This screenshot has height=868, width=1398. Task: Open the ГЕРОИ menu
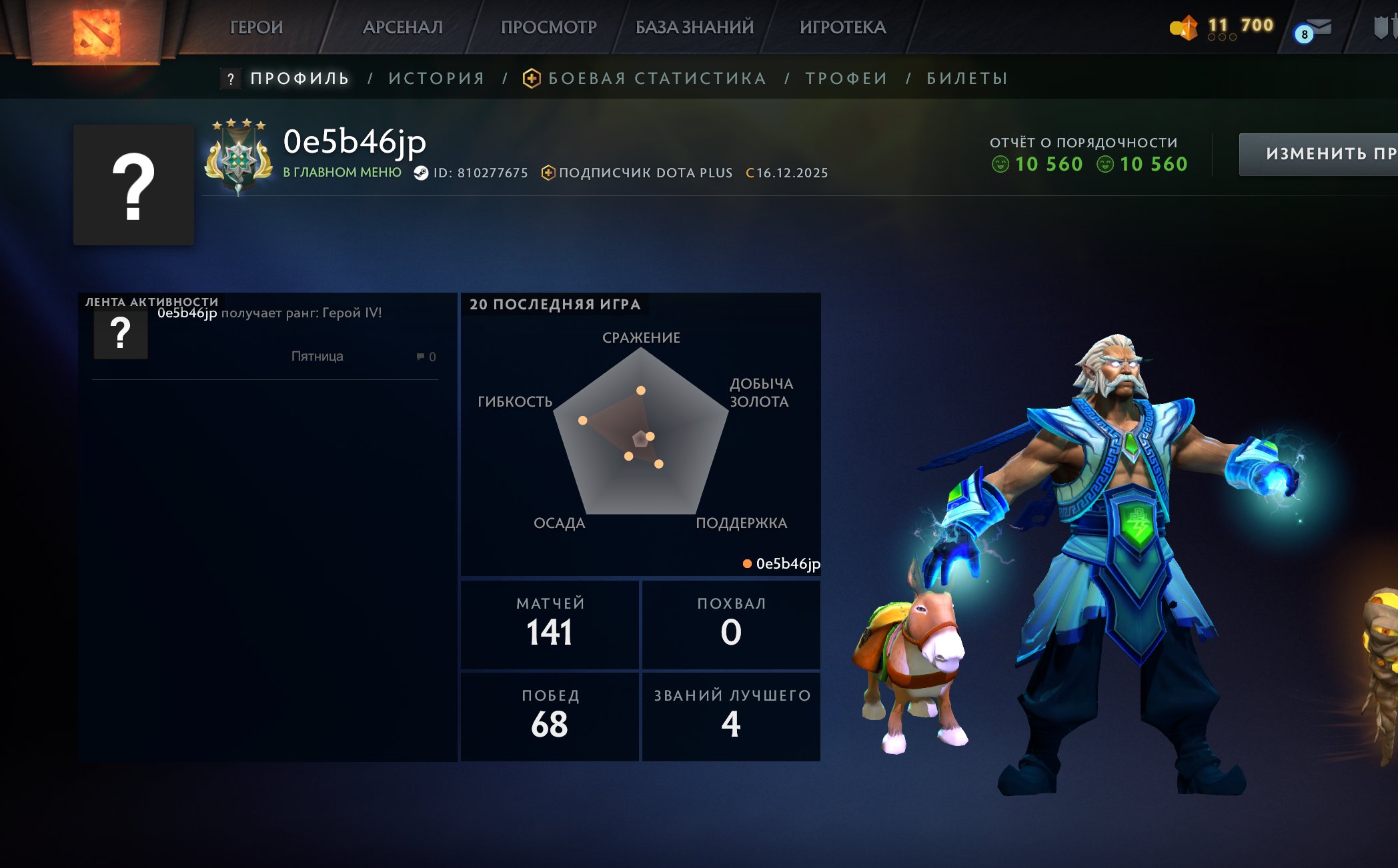tap(257, 27)
